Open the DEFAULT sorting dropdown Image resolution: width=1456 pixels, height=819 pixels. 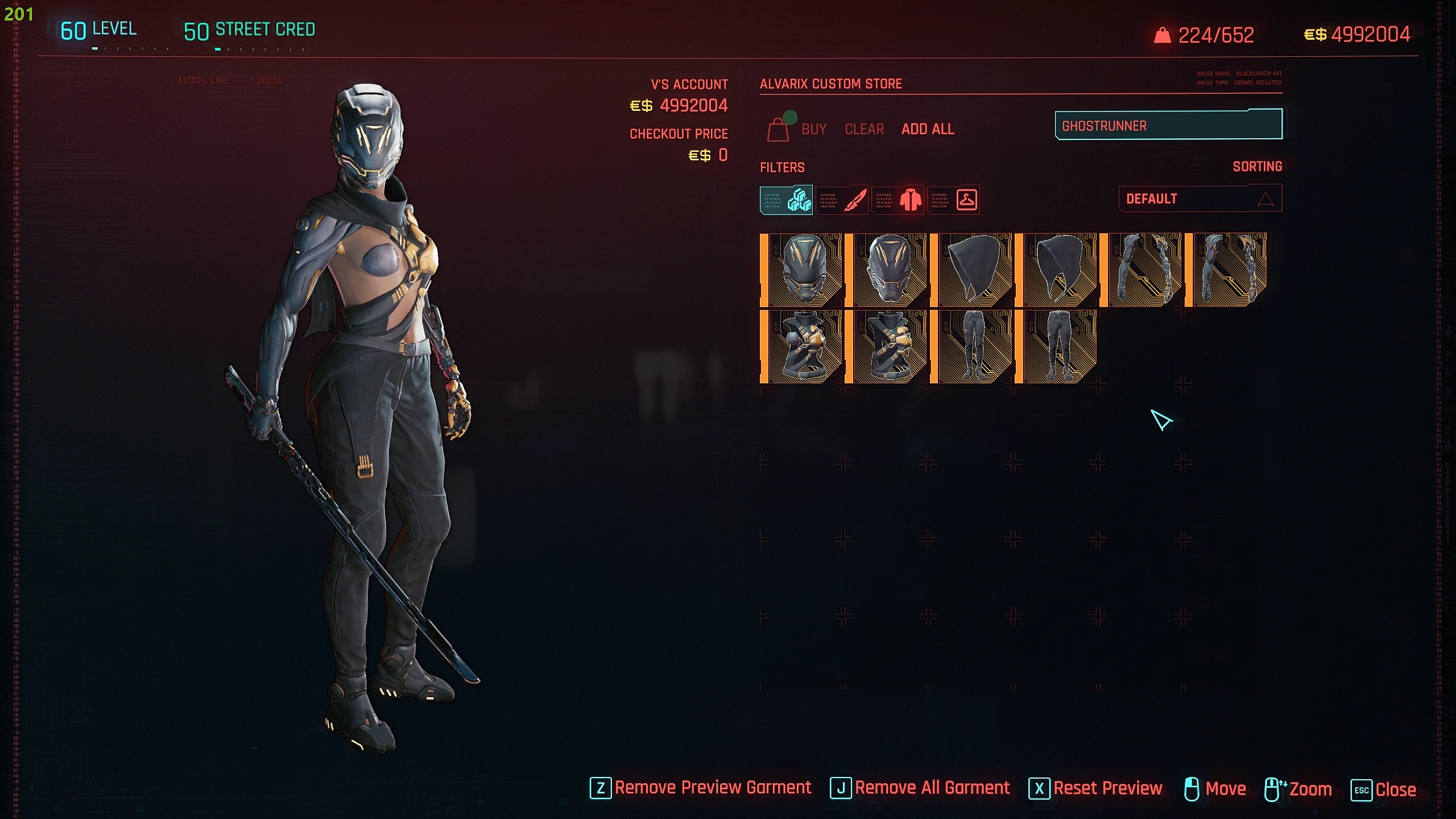click(1200, 199)
